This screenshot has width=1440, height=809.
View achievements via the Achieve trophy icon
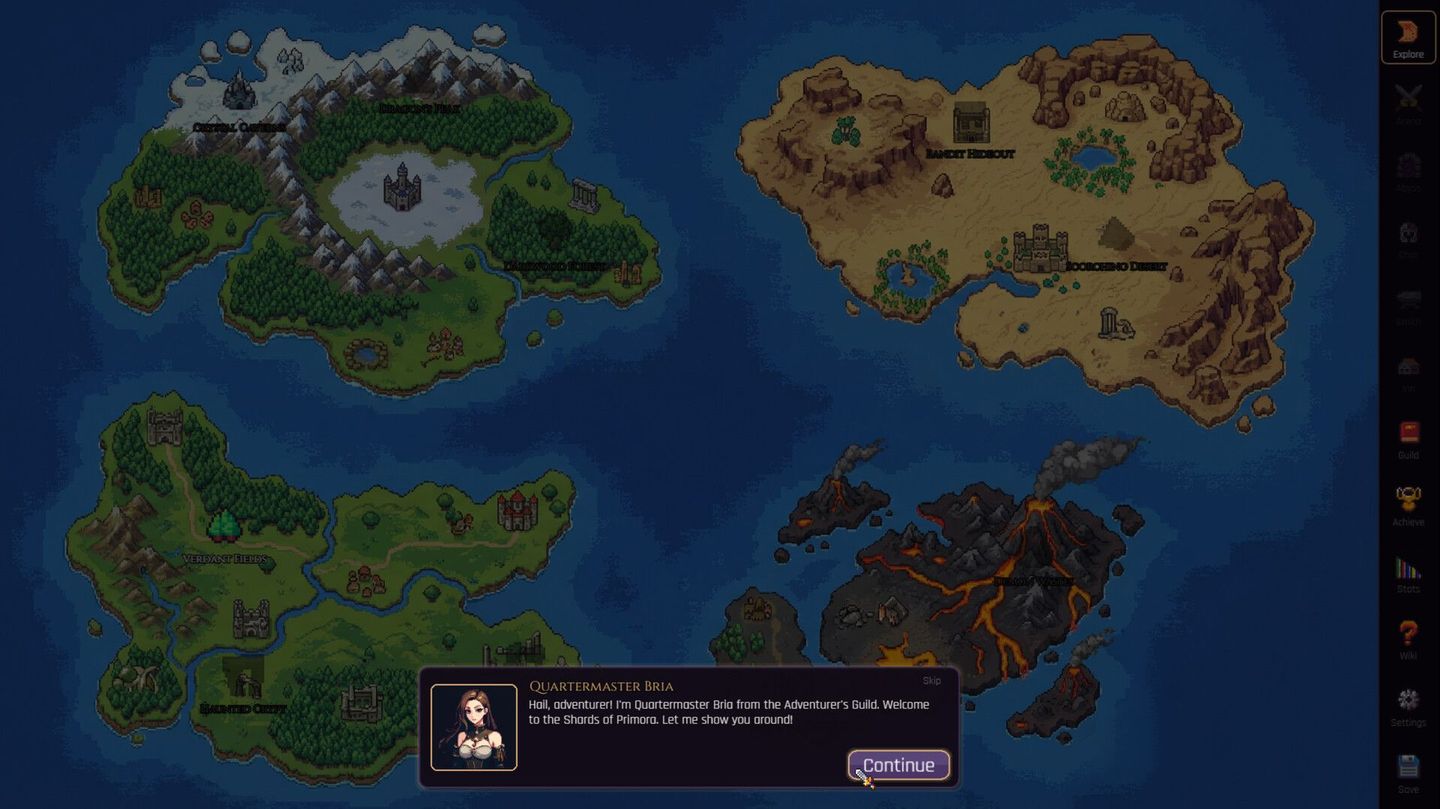coord(1408,505)
